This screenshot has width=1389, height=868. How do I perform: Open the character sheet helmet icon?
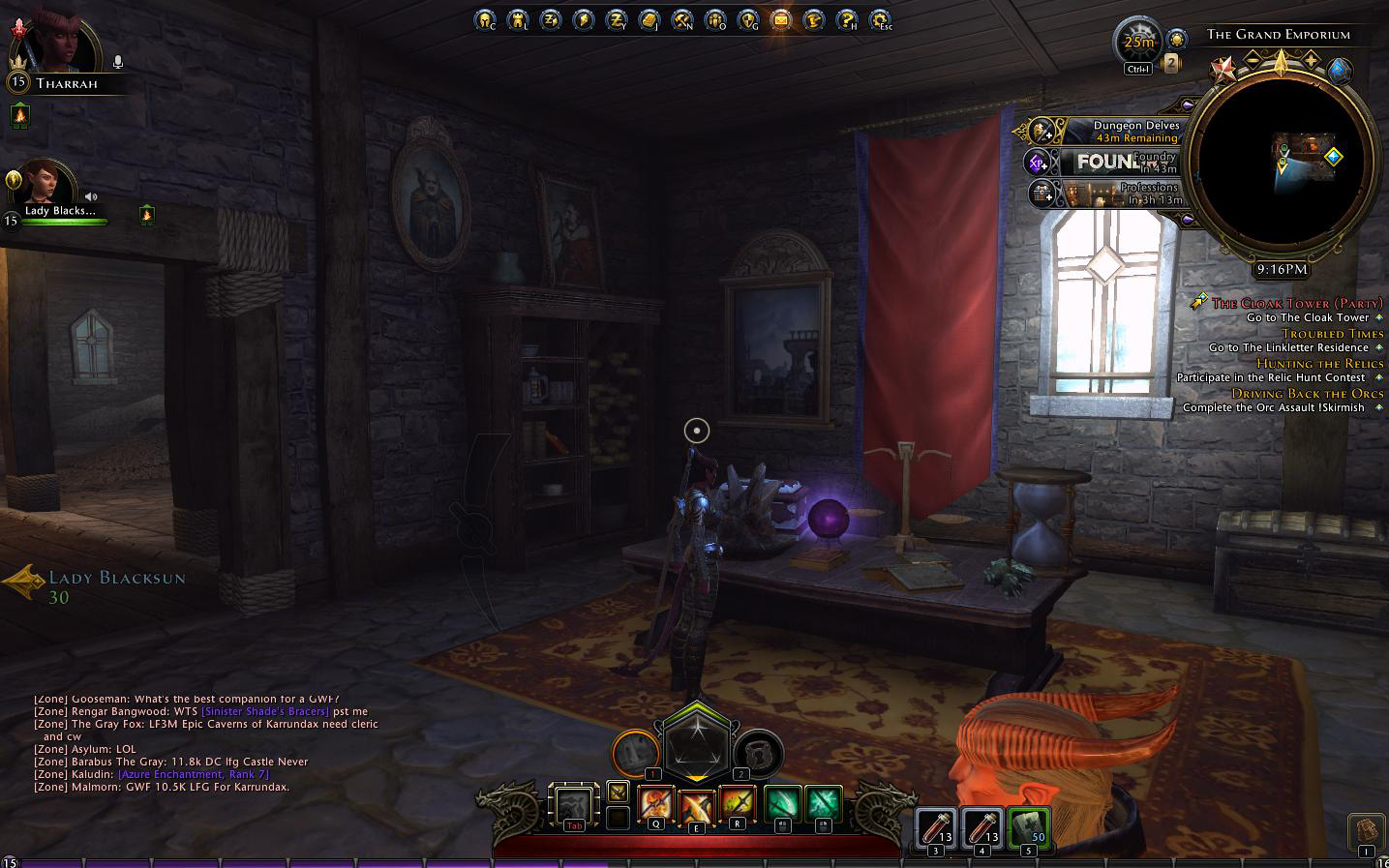coord(485,18)
